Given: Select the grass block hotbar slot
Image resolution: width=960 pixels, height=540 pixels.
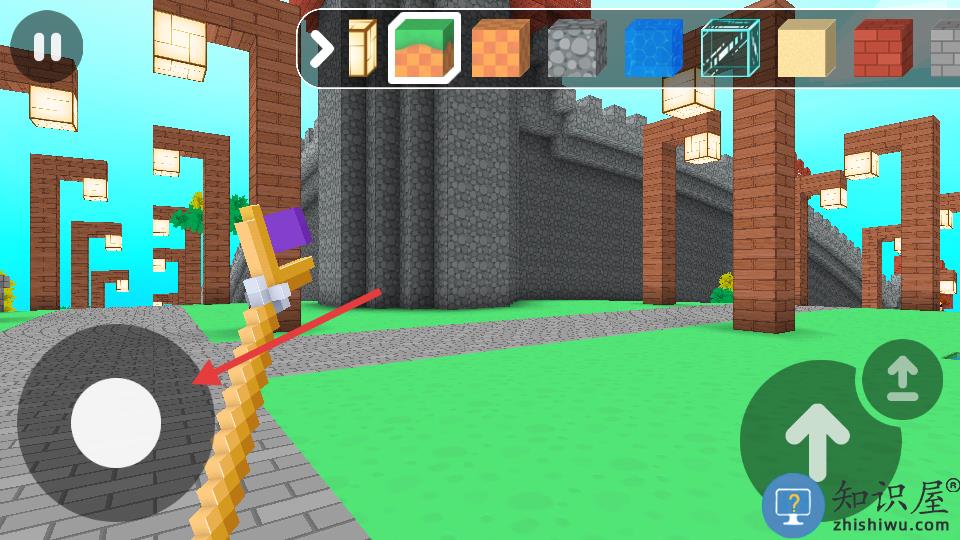Looking at the screenshot, I should [424, 47].
